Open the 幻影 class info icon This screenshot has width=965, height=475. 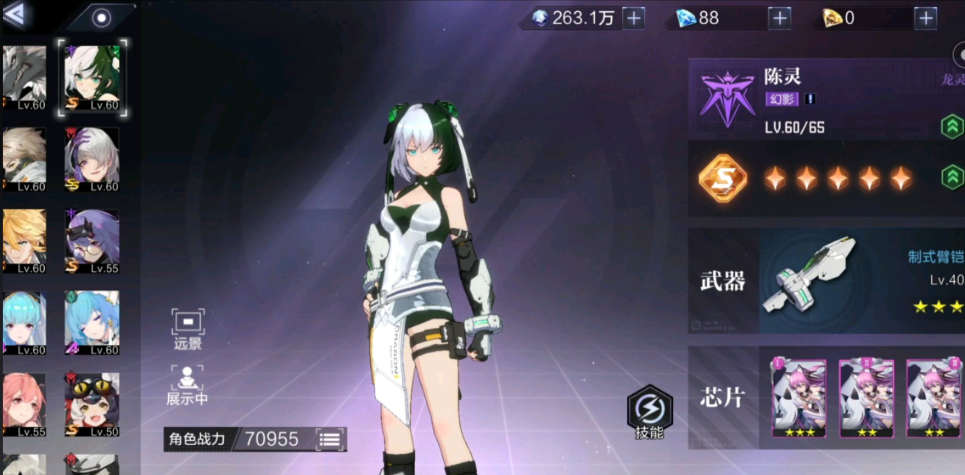point(810,99)
